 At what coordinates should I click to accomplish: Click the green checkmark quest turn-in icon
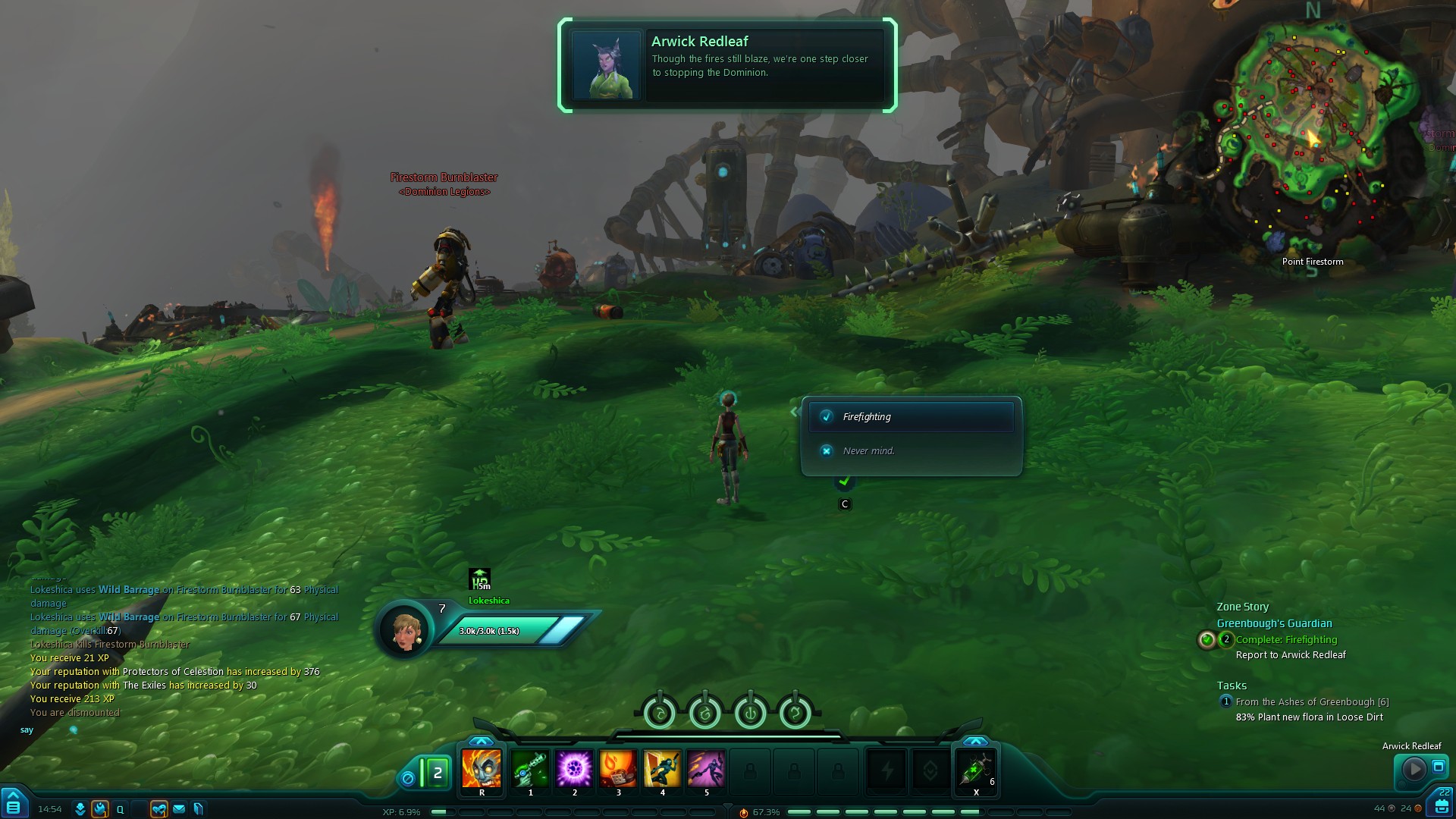click(x=844, y=482)
